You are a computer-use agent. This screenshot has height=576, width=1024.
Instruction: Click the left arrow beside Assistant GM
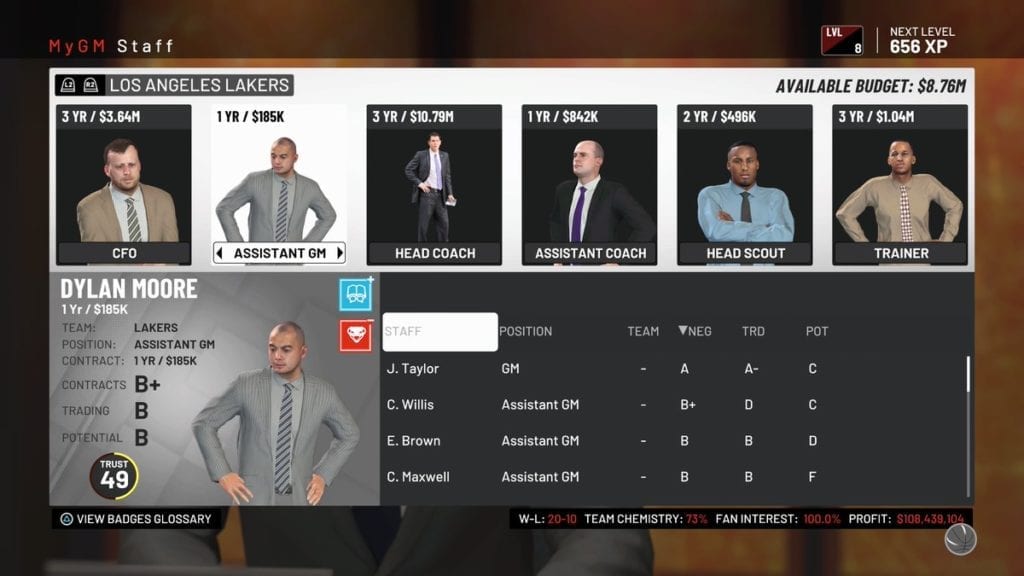click(221, 253)
